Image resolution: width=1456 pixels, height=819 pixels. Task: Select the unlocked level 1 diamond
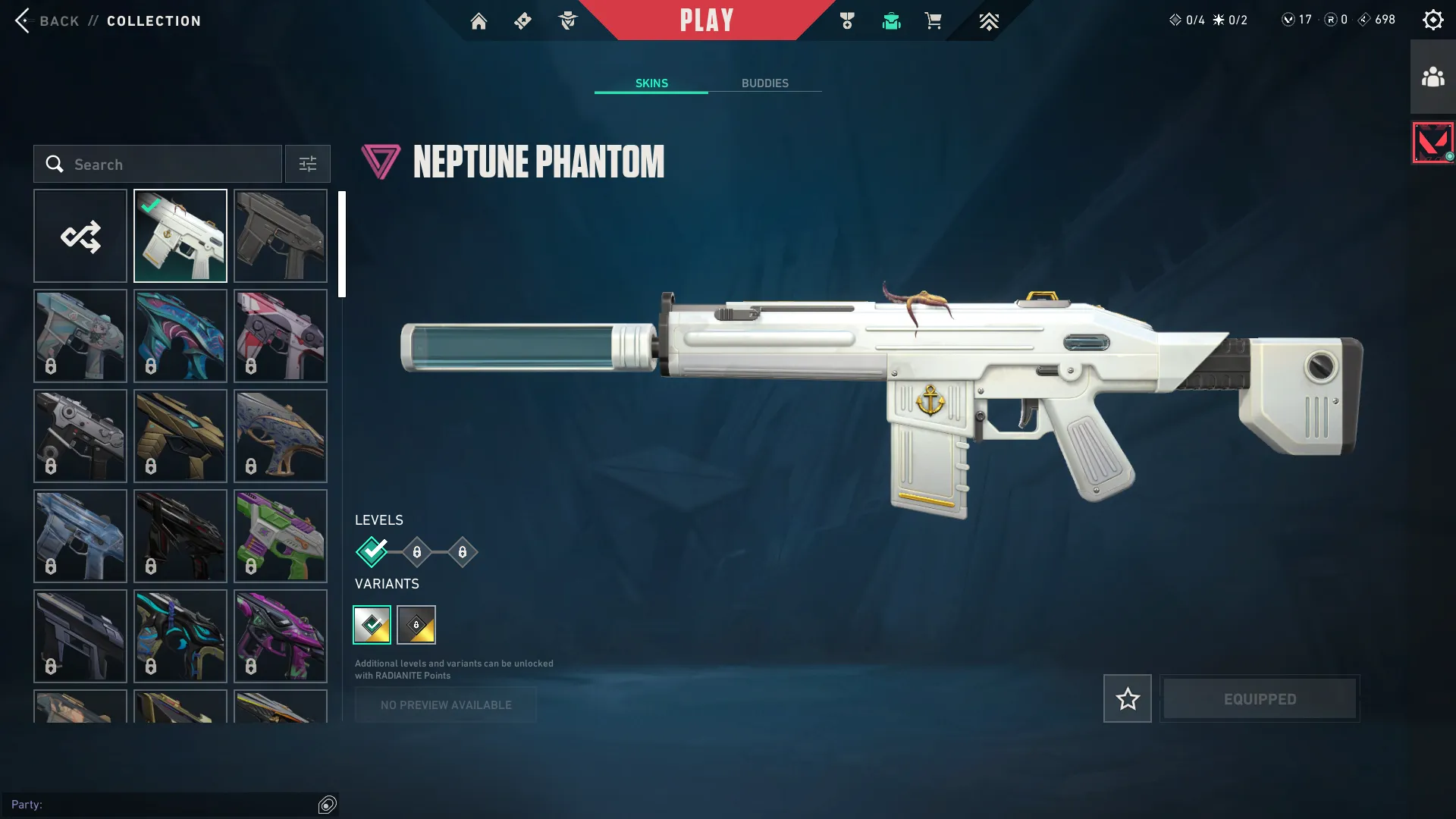point(371,552)
